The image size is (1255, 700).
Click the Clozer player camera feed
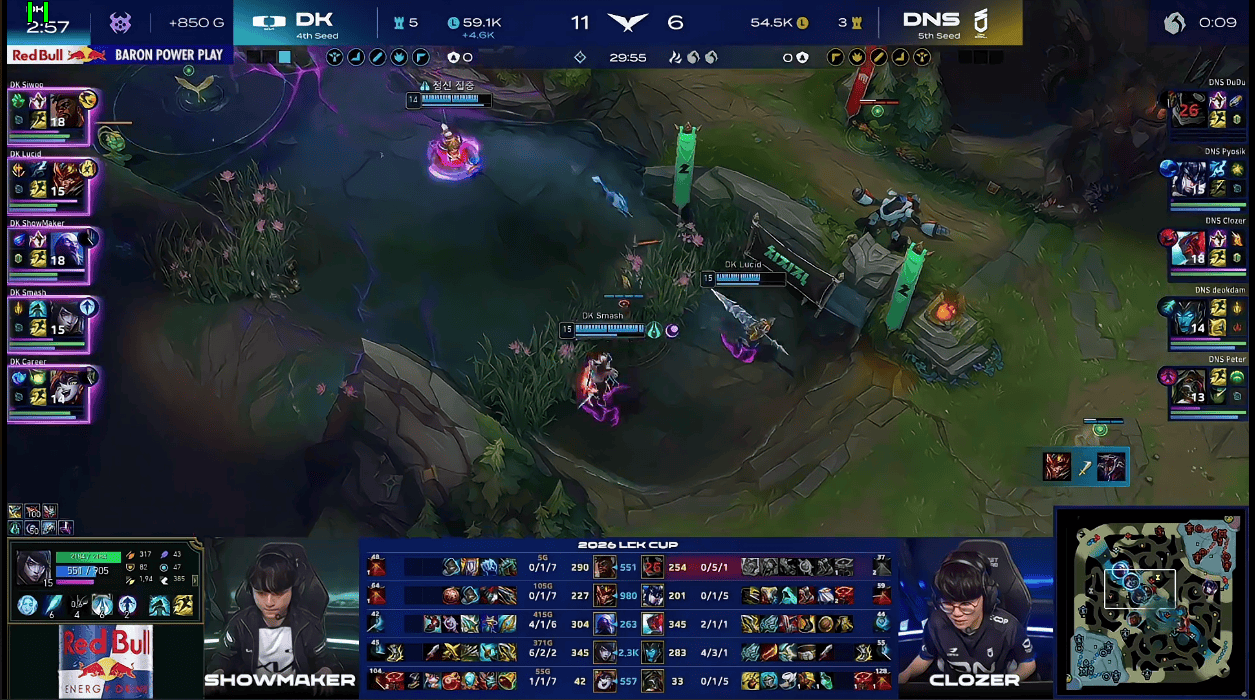tap(975, 610)
